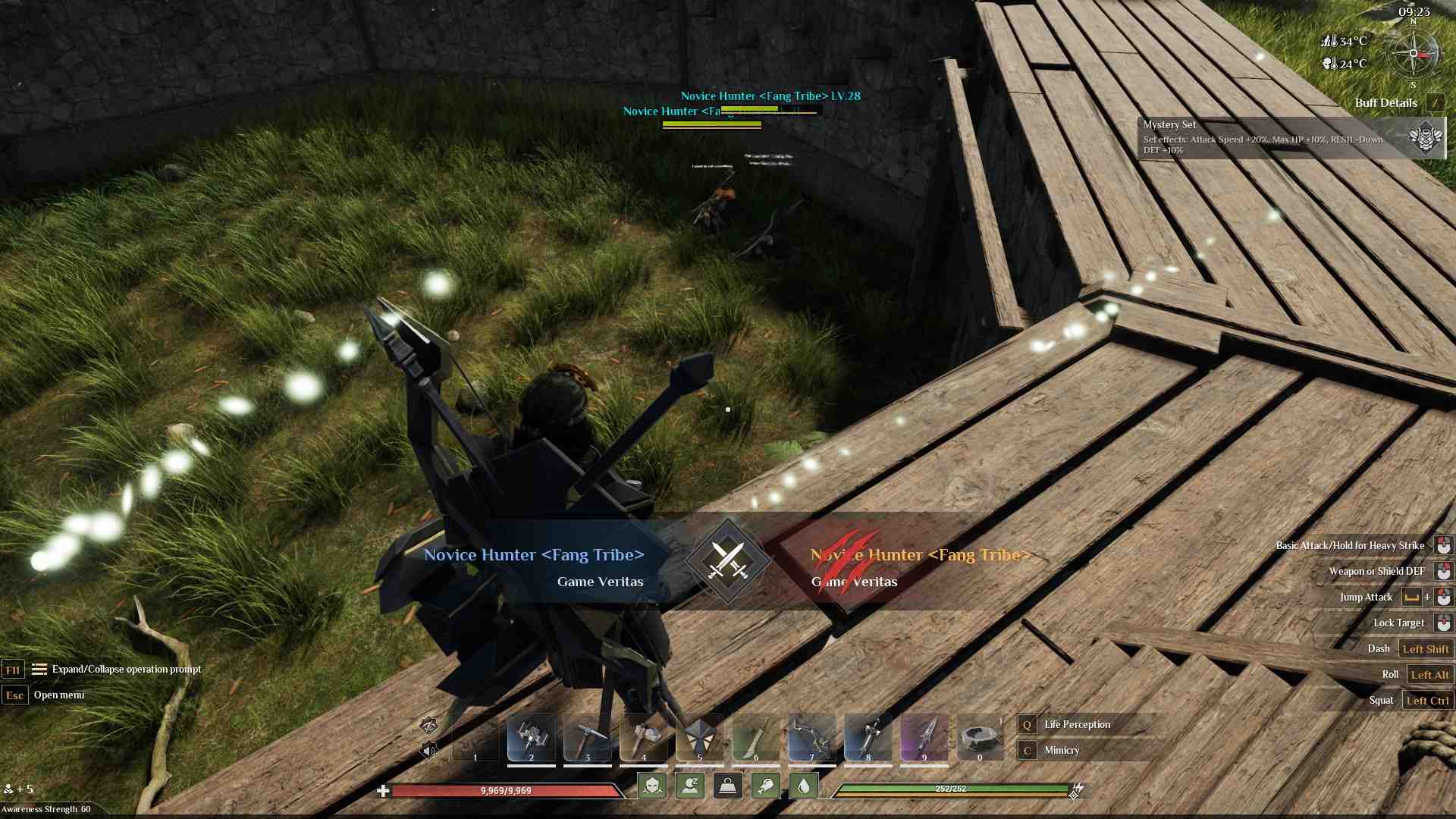Click the character face status icon
Image resolution: width=1456 pixels, height=819 pixels.
click(x=654, y=787)
